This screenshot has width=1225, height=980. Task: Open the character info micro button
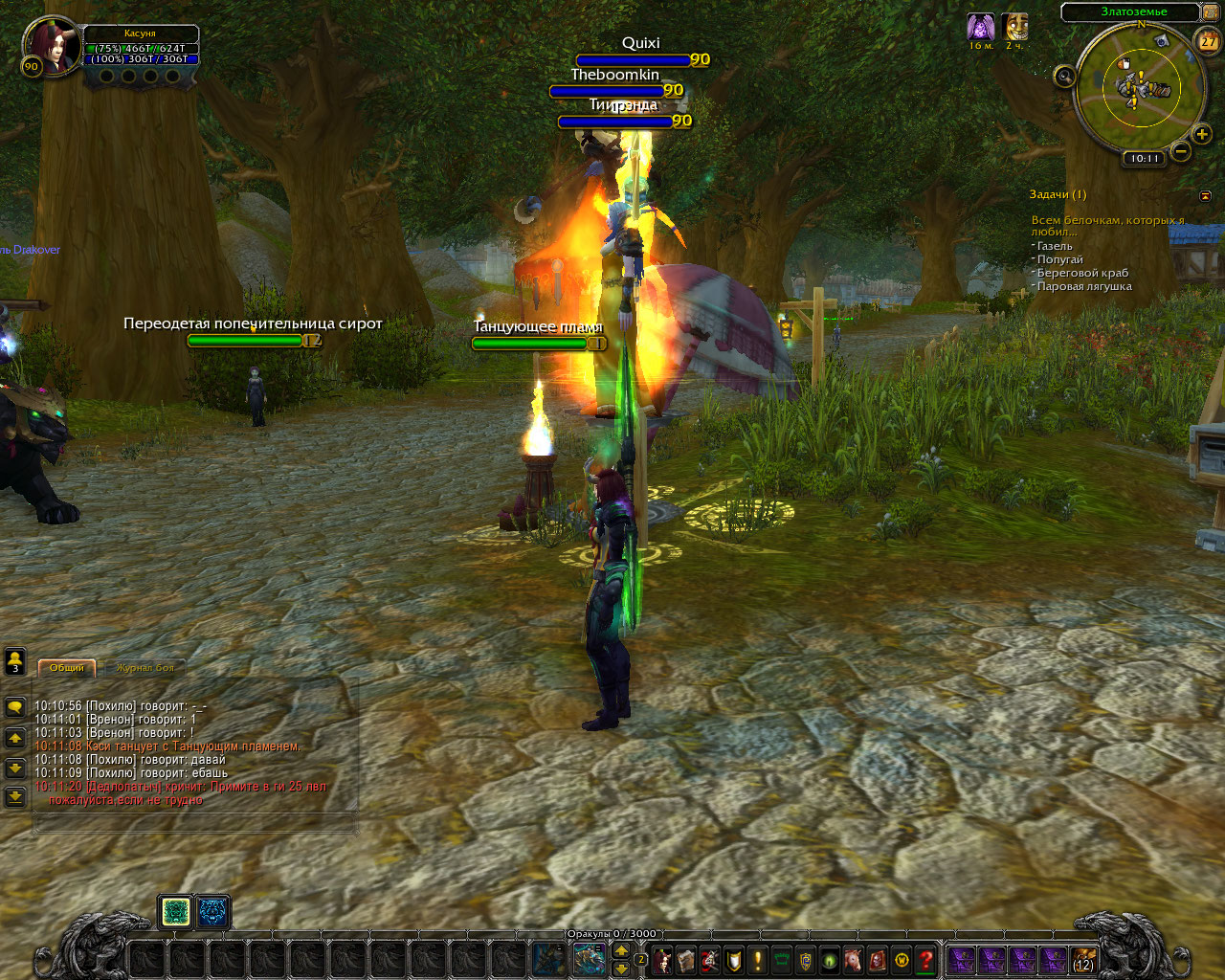[662, 960]
